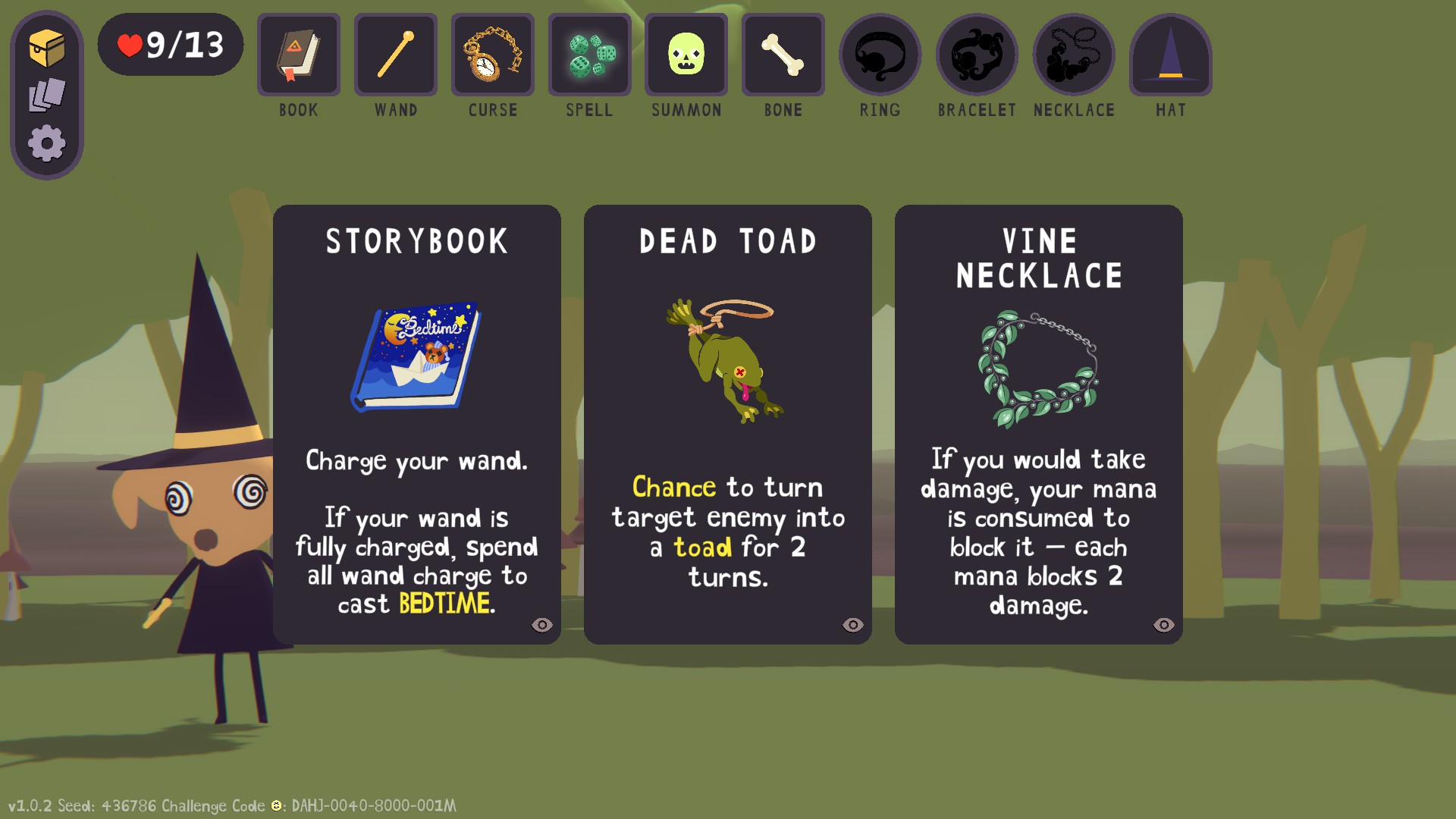This screenshot has height=819, width=1456.
Task: Open the treasure chest icon
Action: coord(47,49)
